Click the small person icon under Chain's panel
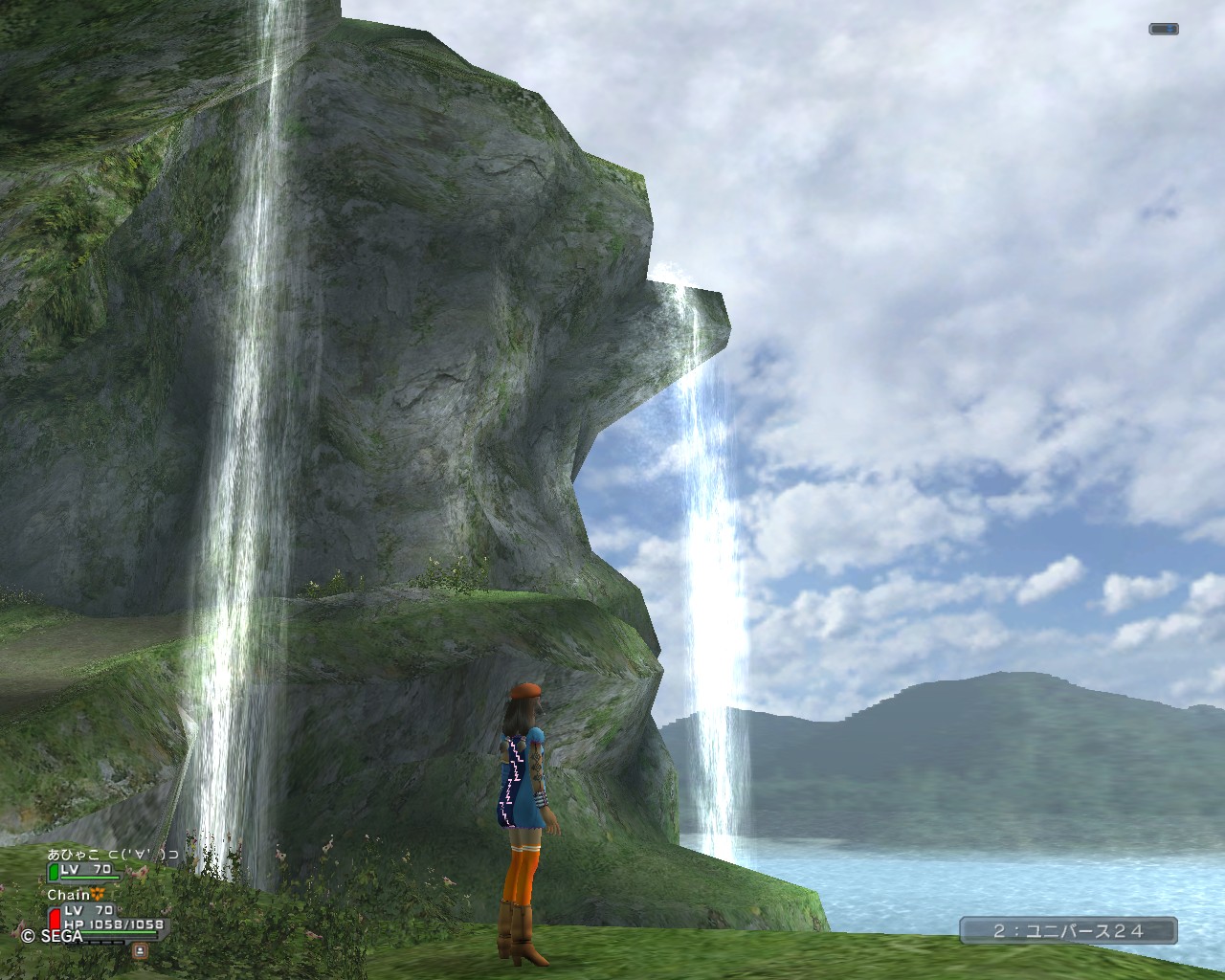This screenshot has width=1225, height=980. click(141, 950)
